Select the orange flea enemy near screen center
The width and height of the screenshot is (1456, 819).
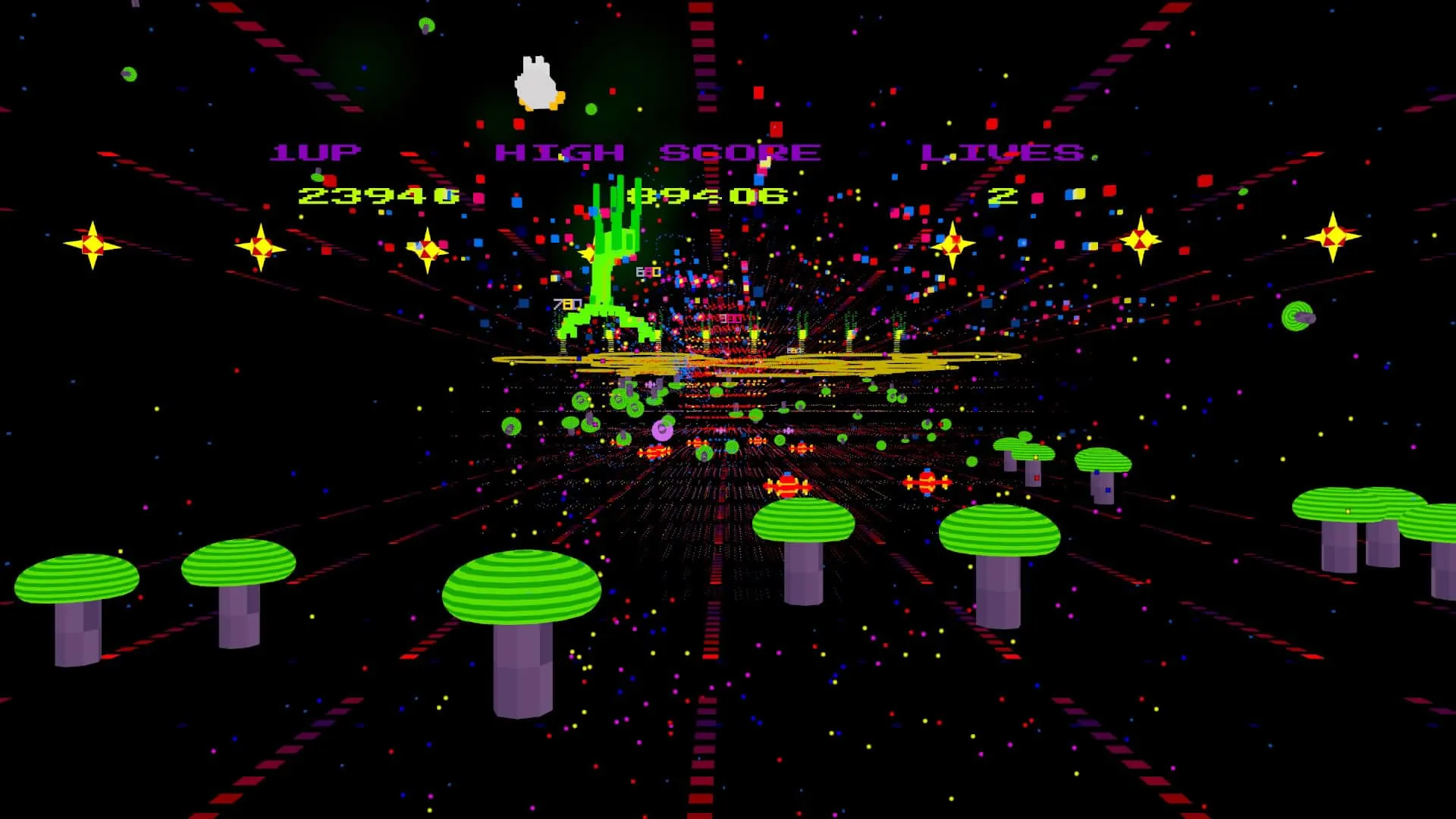pos(758,441)
